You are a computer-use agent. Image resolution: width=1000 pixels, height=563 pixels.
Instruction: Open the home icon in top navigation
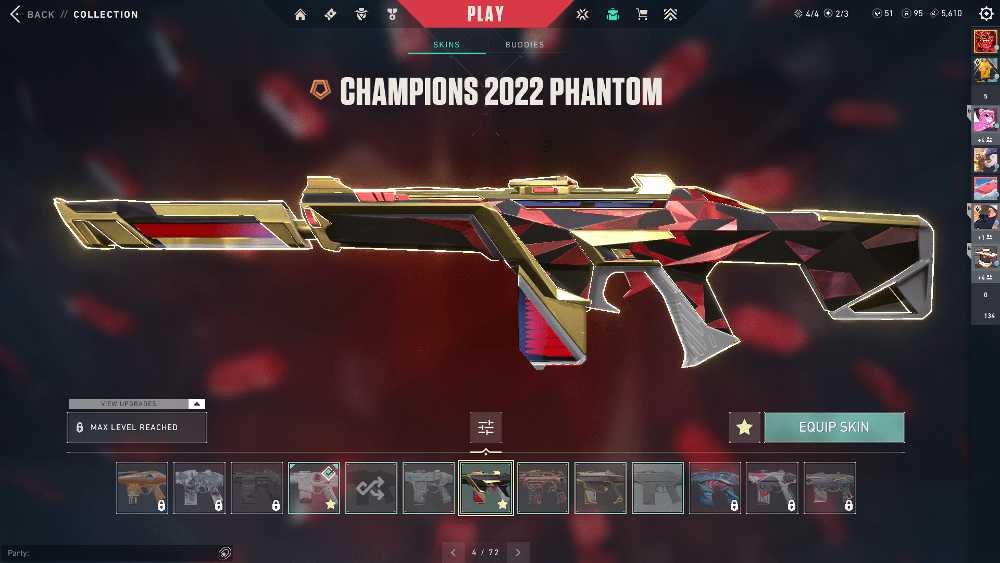(301, 15)
